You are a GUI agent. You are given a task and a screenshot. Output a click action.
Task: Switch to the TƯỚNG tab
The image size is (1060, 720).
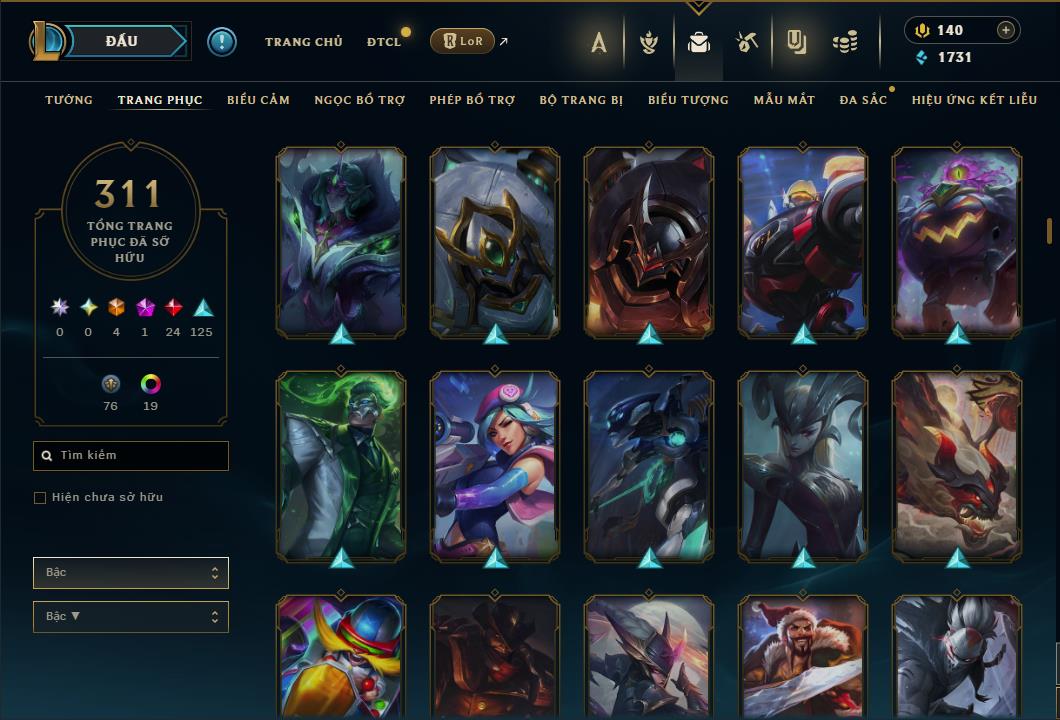pyautogui.click(x=69, y=100)
